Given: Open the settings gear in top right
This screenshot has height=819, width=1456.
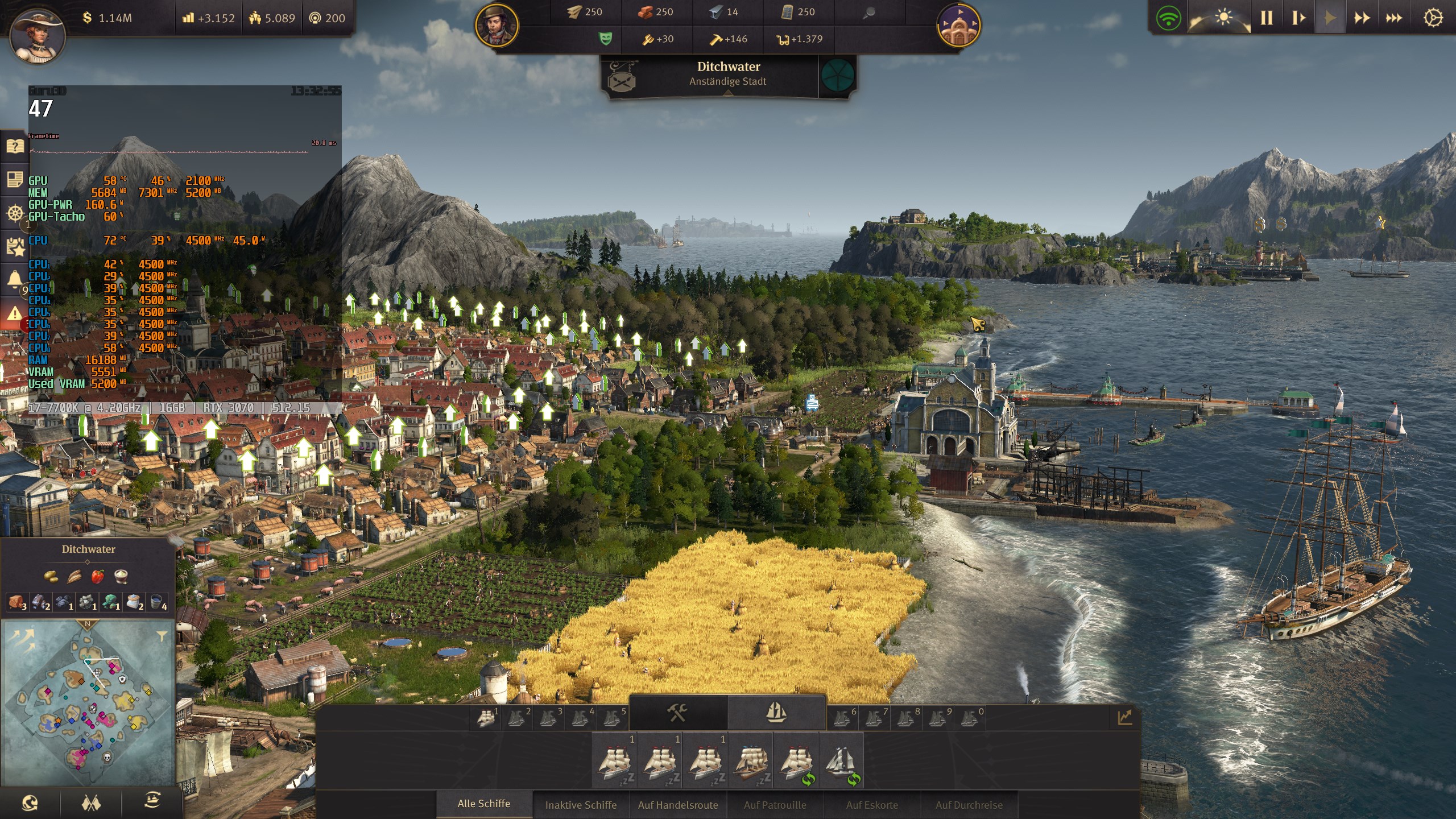Looking at the screenshot, I should pyautogui.click(x=1434, y=18).
